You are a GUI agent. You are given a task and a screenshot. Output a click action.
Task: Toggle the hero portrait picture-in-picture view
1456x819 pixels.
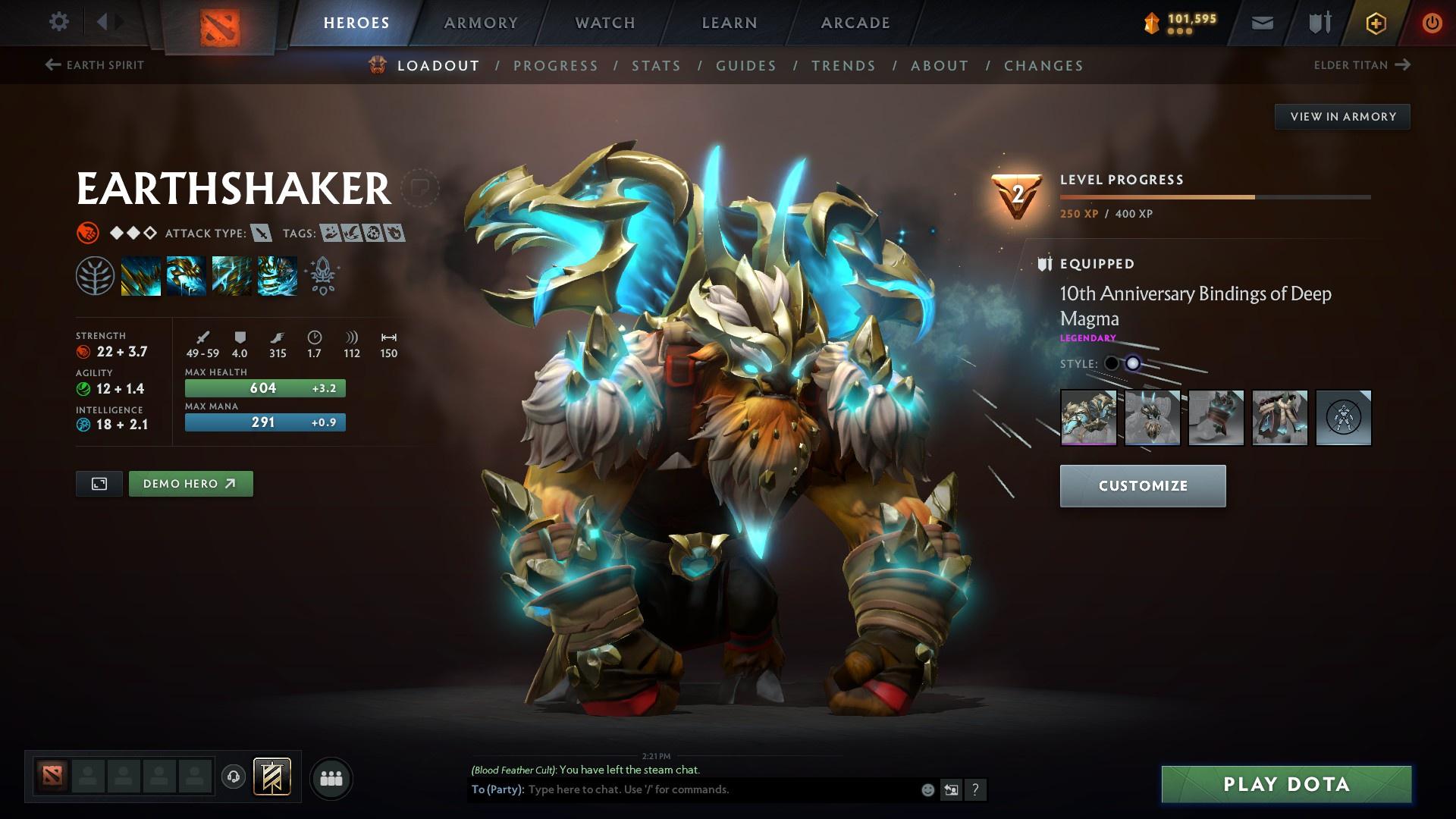pyautogui.click(x=99, y=483)
